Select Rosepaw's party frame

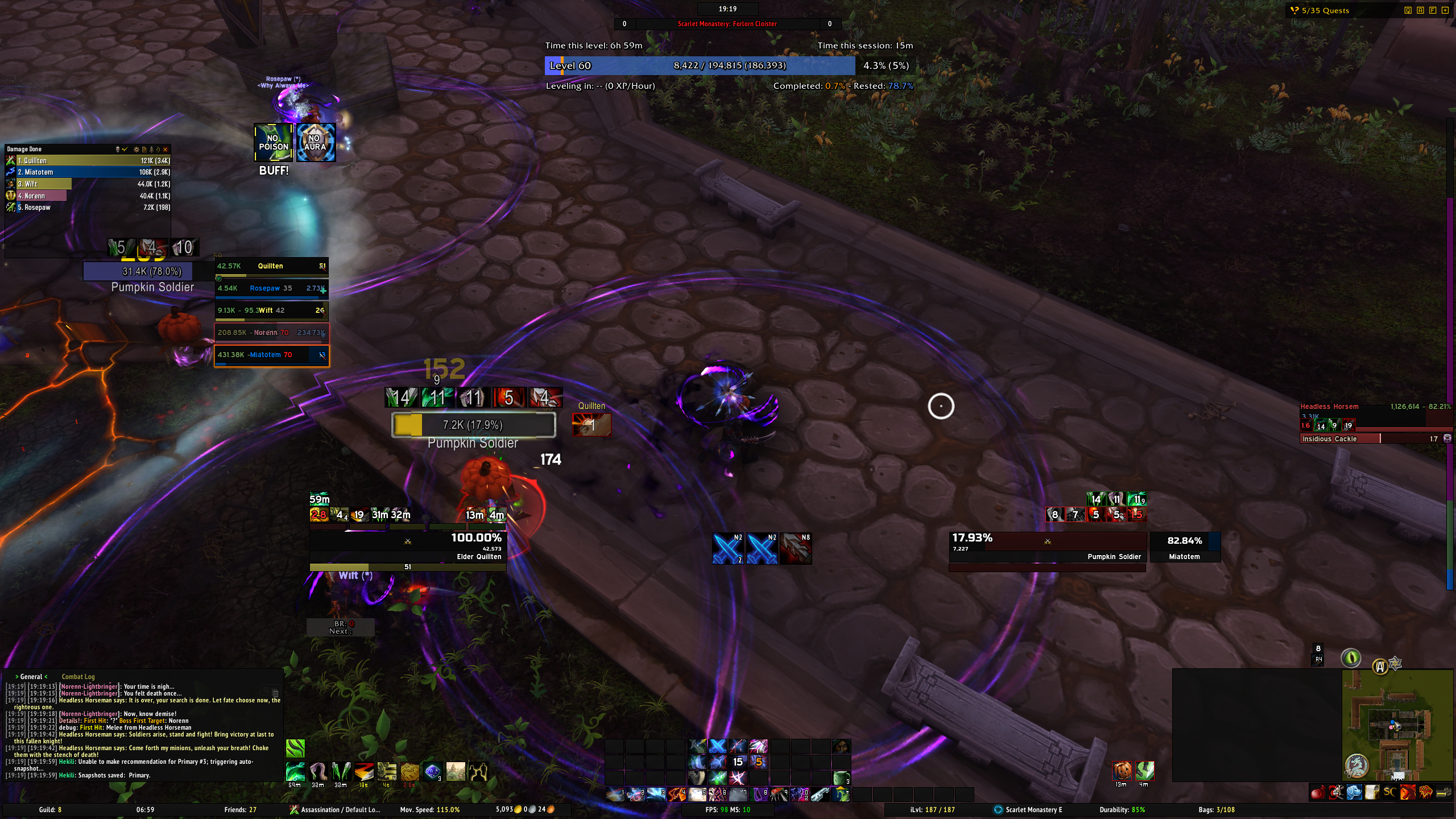pos(271,288)
